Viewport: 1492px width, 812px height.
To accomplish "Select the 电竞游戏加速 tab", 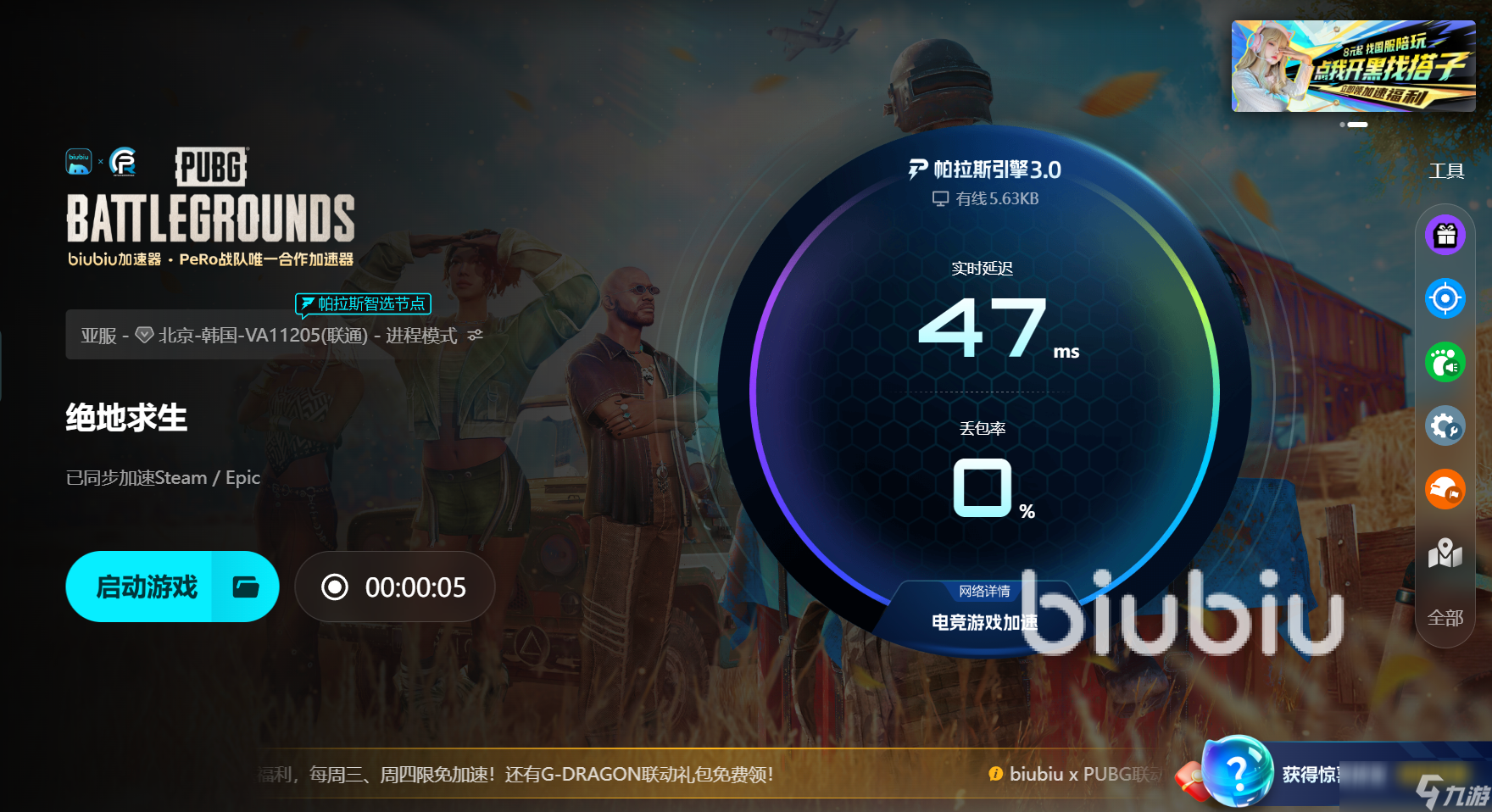I will pos(986,620).
